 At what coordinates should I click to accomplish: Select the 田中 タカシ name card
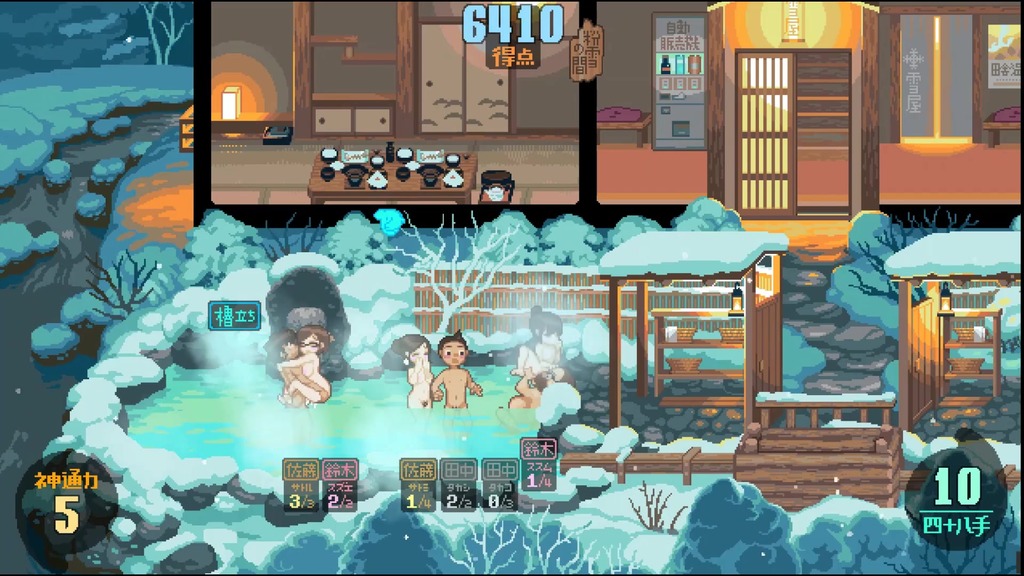tap(458, 486)
